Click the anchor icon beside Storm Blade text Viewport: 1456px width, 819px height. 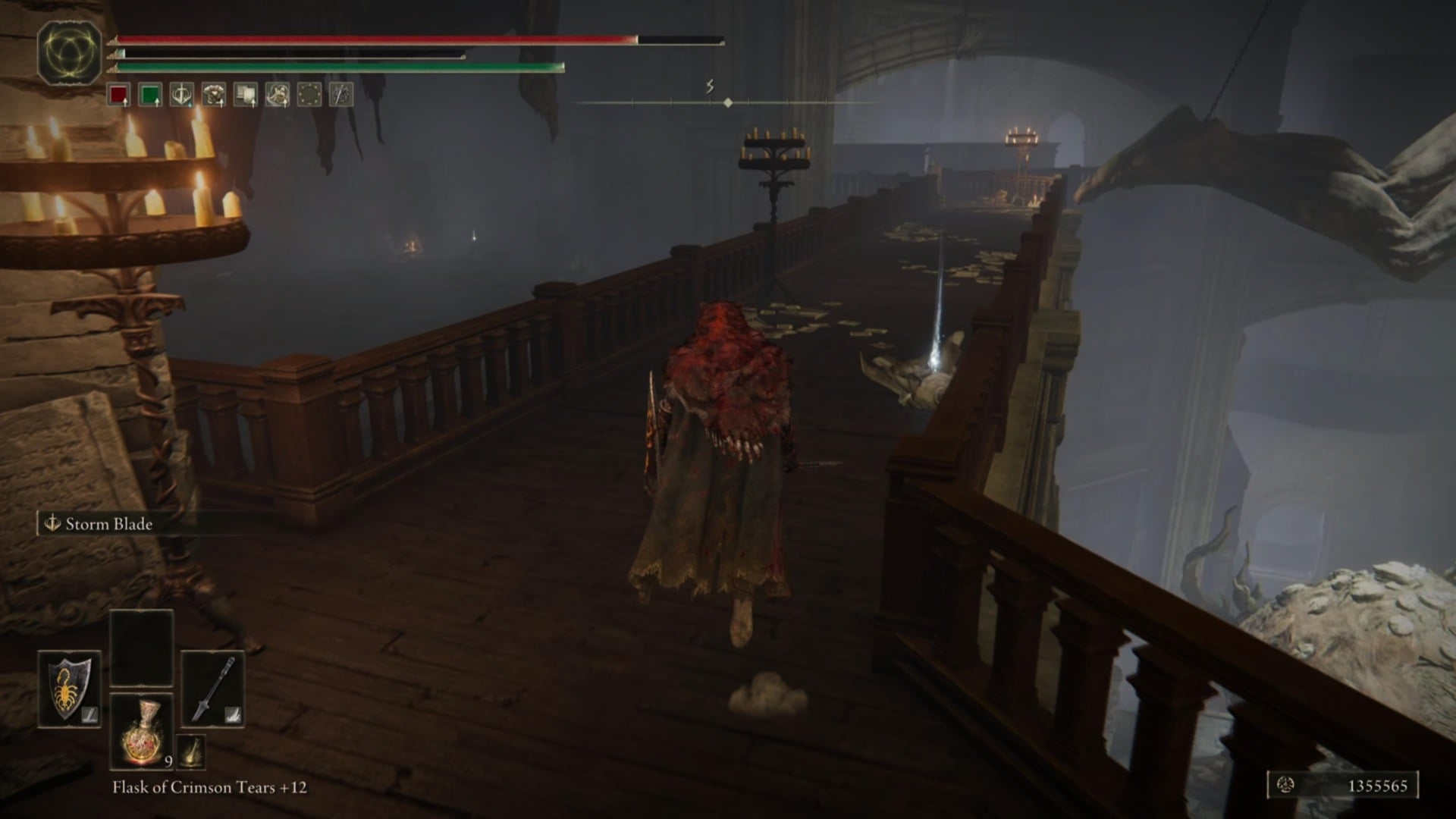pyautogui.click(x=52, y=524)
